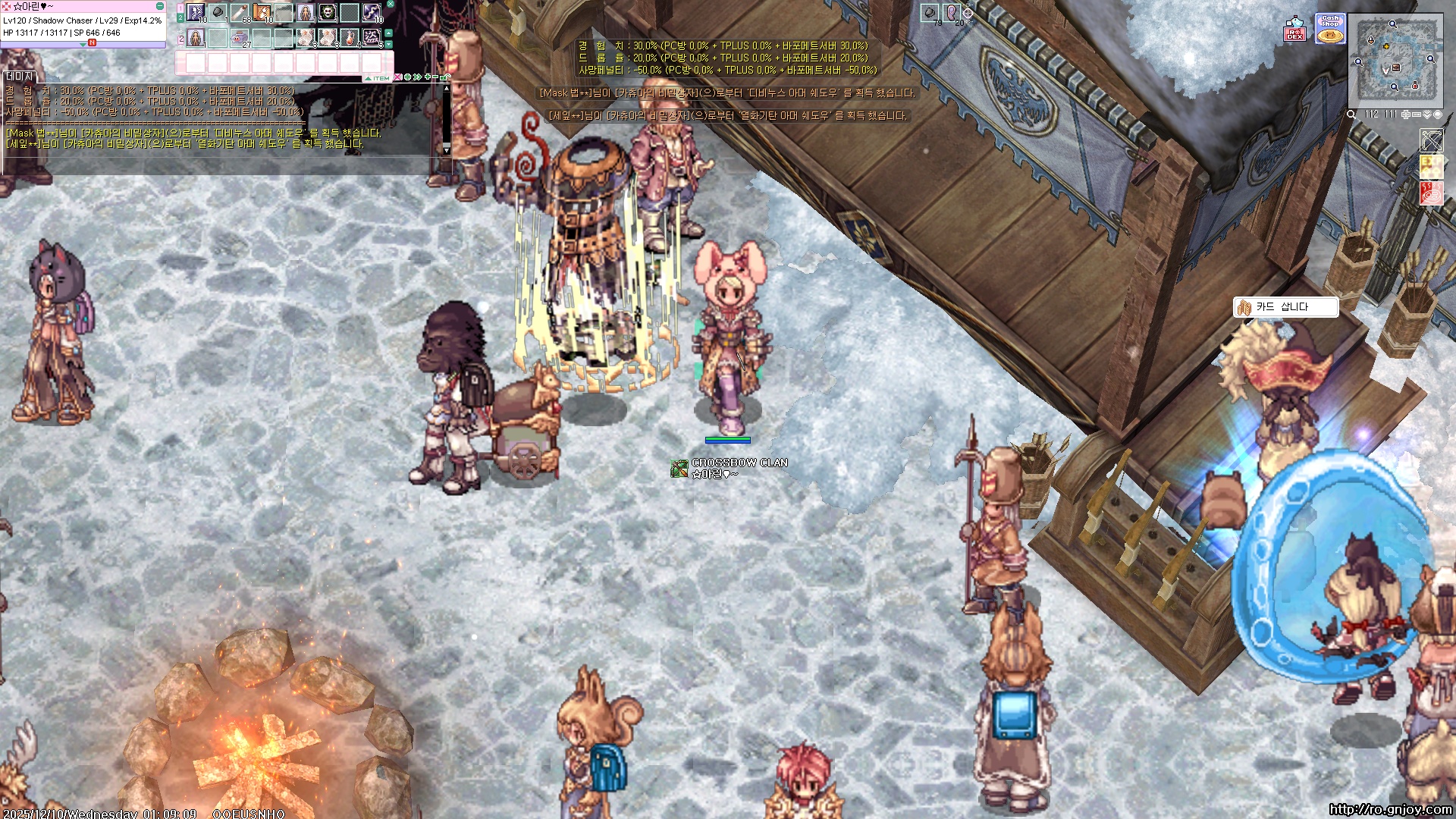Close the skill hotbar with green X
Viewport: 1456px width, 819px height.
click(x=391, y=5)
